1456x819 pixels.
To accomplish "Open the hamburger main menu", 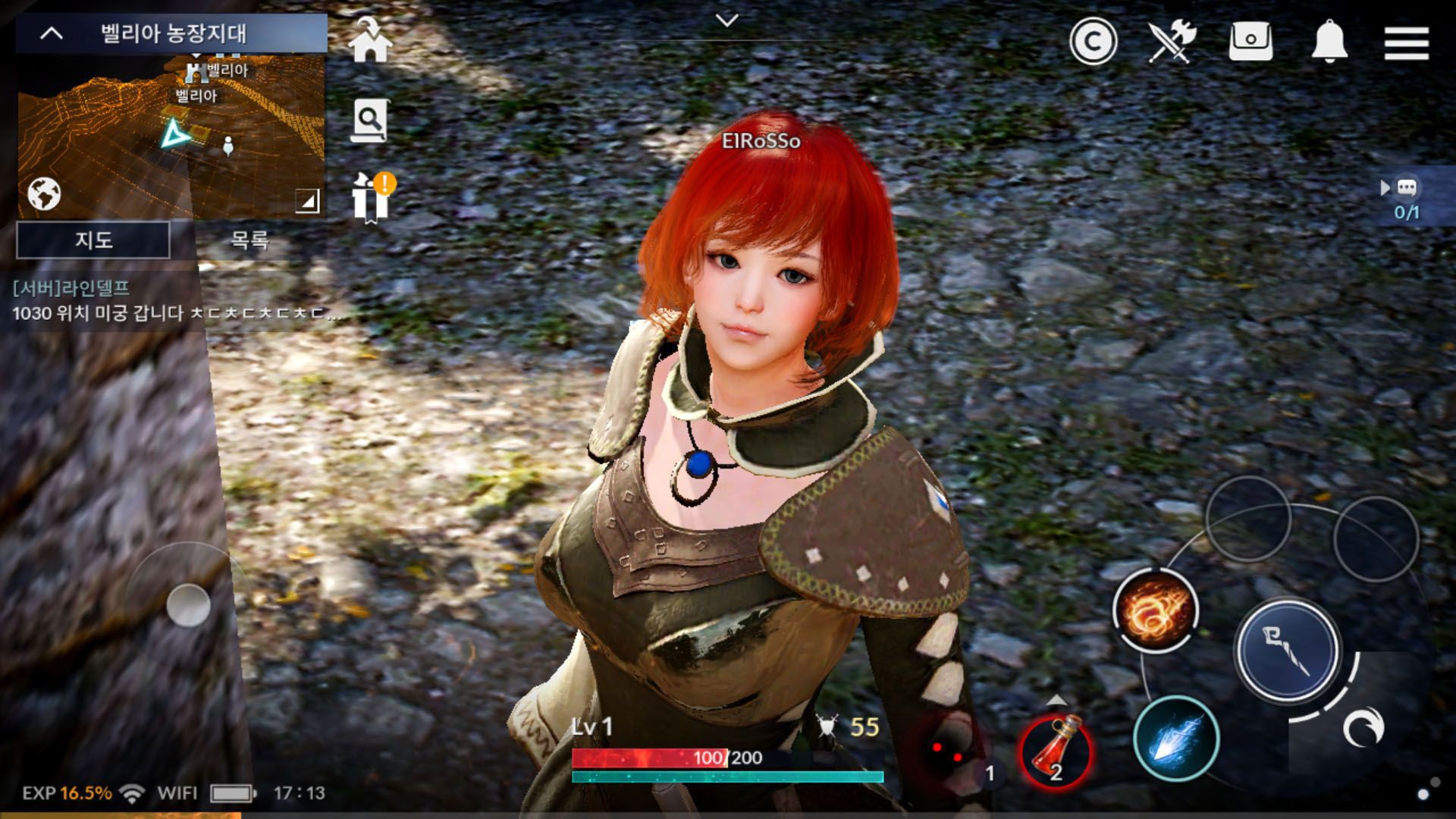I will [x=1406, y=42].
